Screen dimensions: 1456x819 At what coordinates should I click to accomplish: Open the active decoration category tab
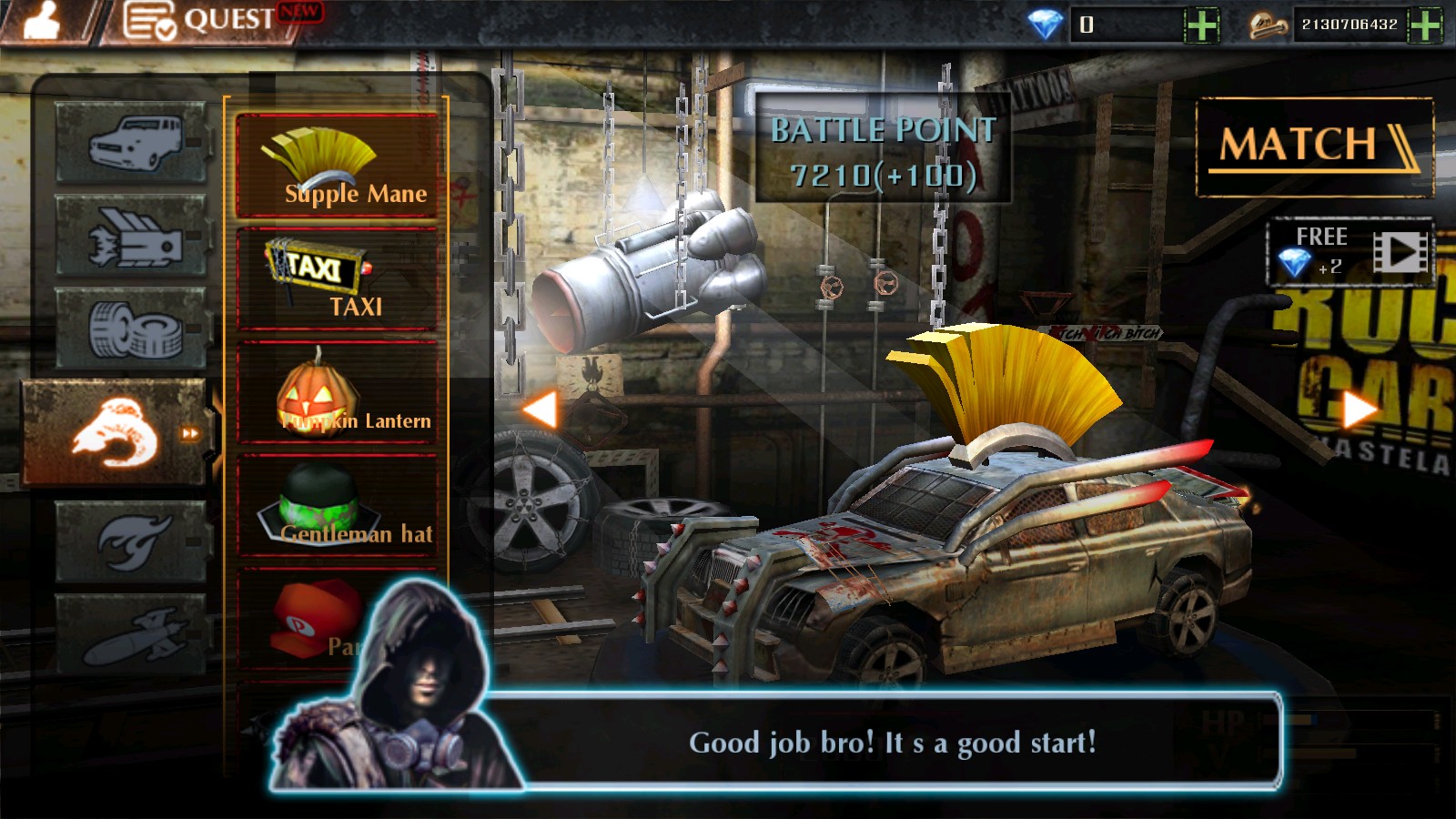coord(118,433)
